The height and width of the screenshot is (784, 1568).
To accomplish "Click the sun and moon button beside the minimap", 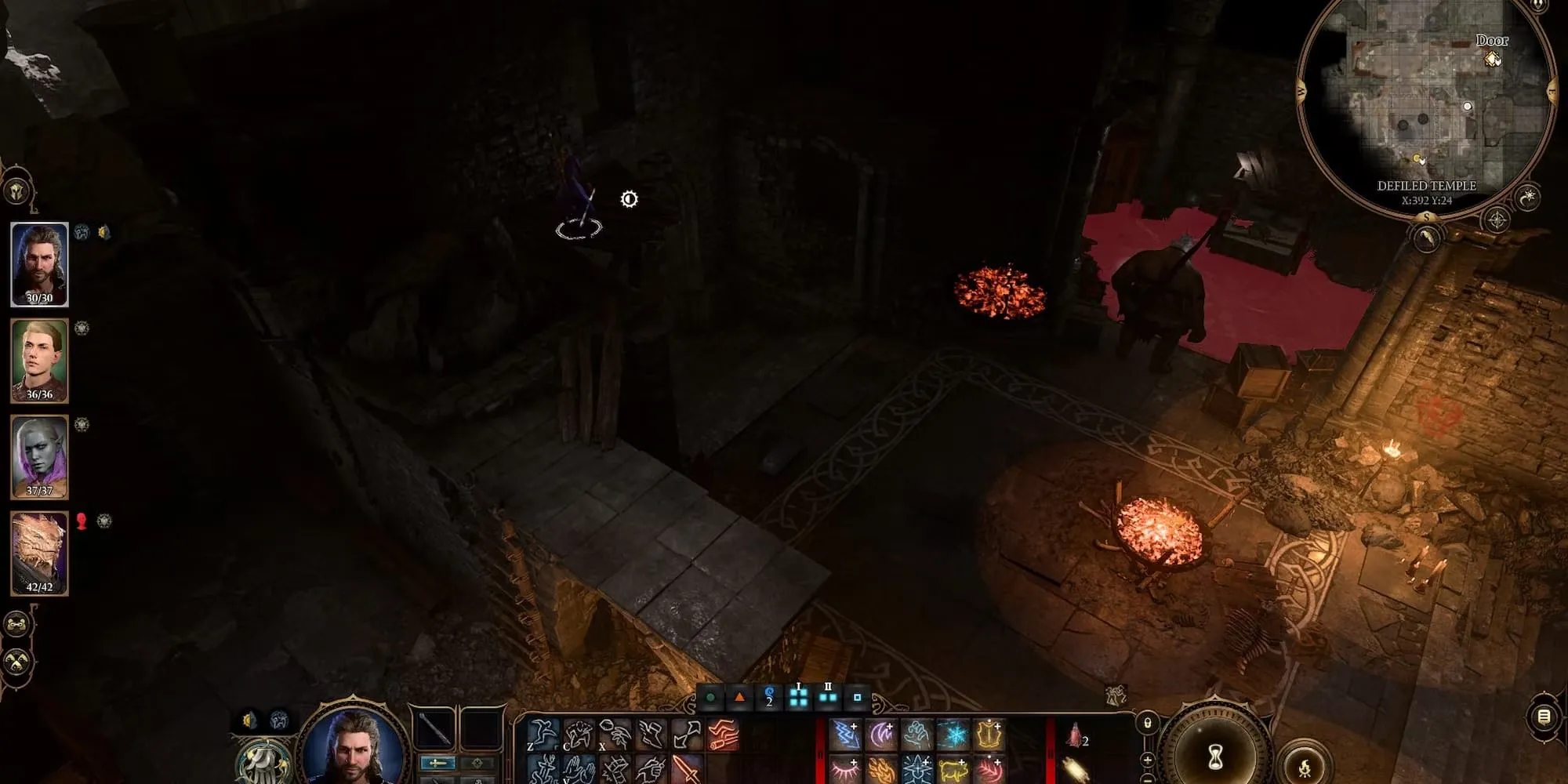I will pos(1528,197).
